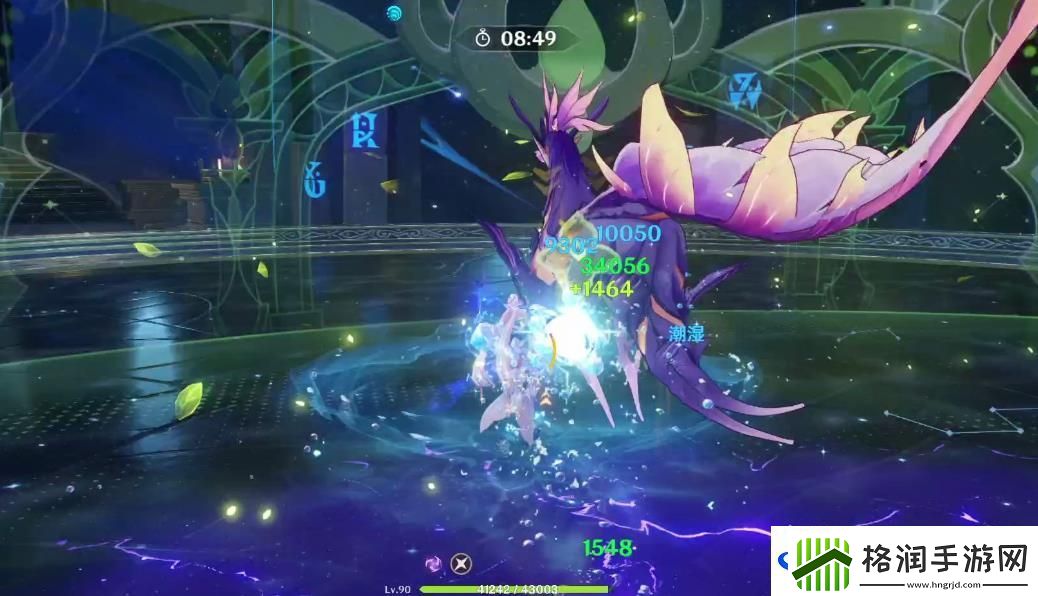Select the four-pointed star buff icon
The image size is (1038, 596).
tap(460, 563)
